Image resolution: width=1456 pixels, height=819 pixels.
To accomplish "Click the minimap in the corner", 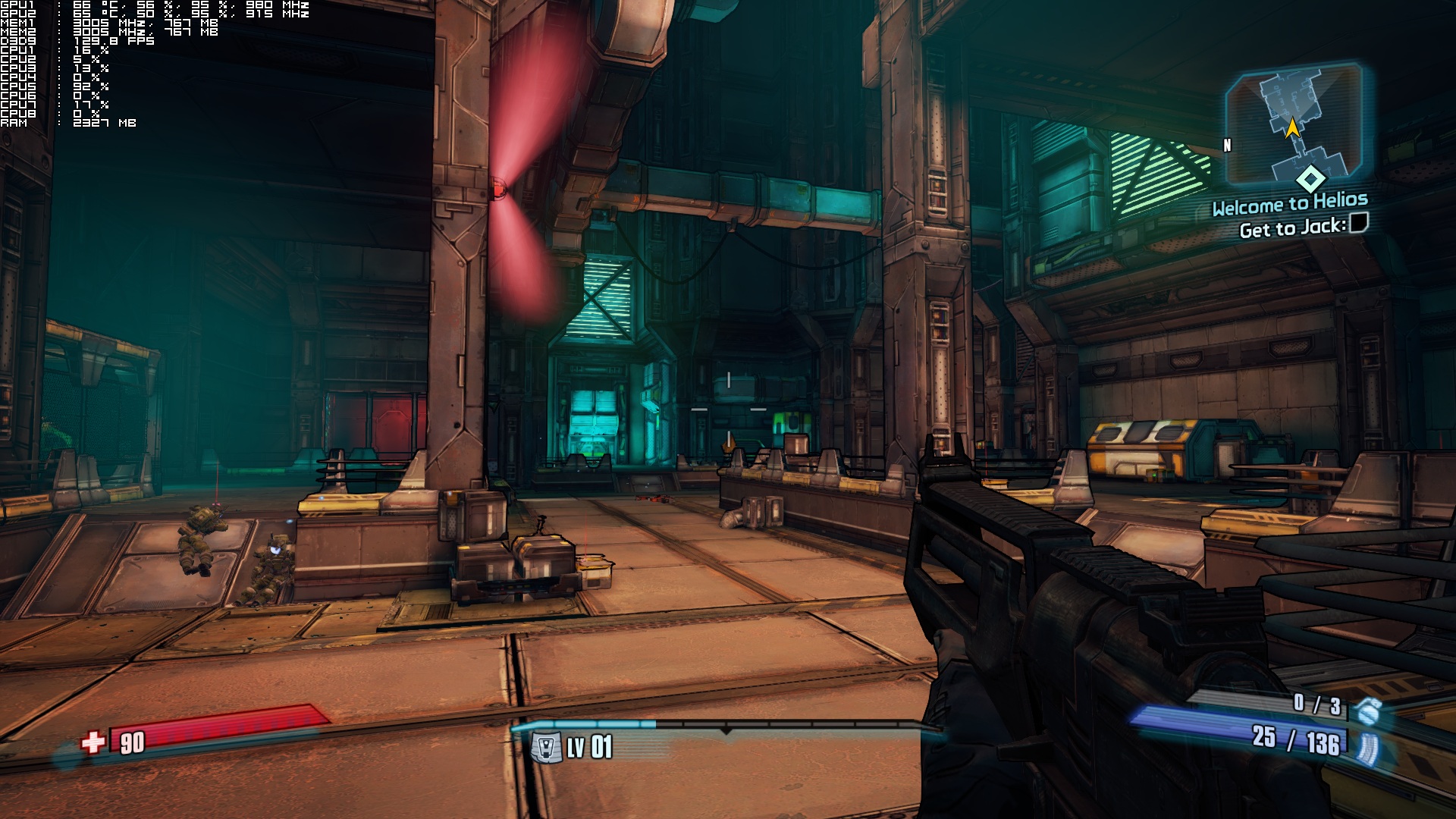I will (x=1294, y=125).
